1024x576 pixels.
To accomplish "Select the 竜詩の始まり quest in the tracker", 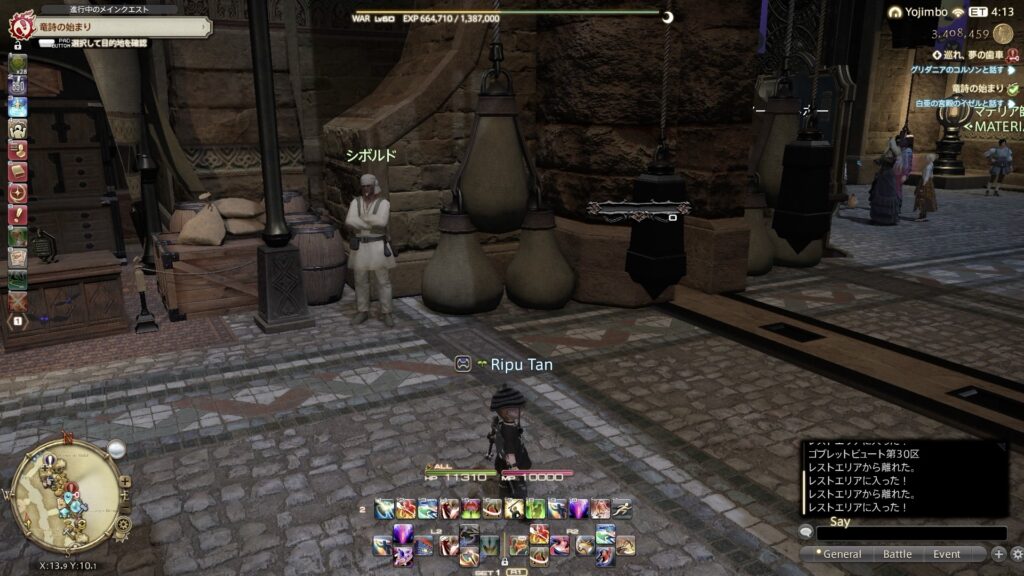I will pos(976,88).
